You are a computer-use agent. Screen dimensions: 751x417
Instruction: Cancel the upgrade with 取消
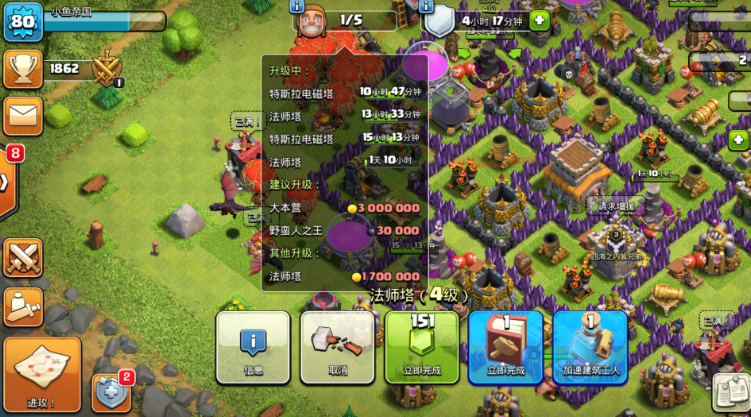pyautogui.click(x=337, y=347)
